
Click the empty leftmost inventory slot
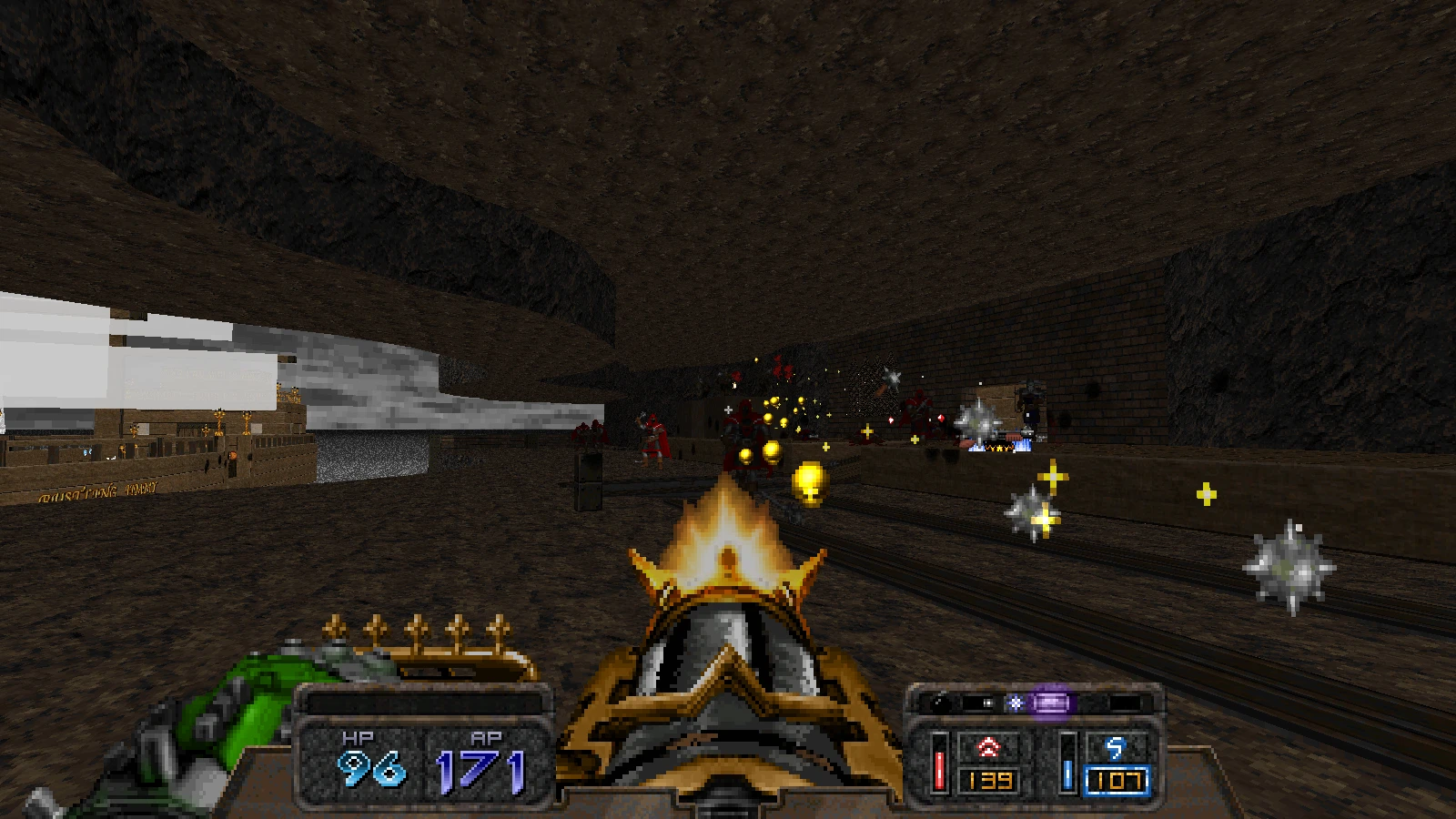point(941,703)
